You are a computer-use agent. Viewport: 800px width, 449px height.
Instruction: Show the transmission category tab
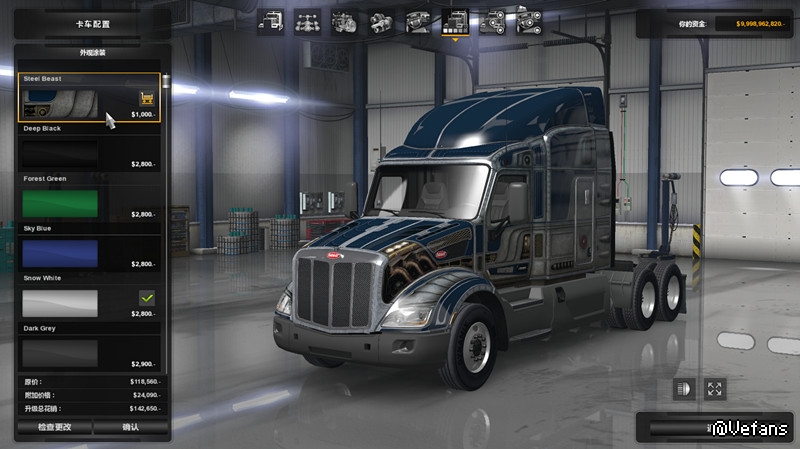[x=381, y=21]
